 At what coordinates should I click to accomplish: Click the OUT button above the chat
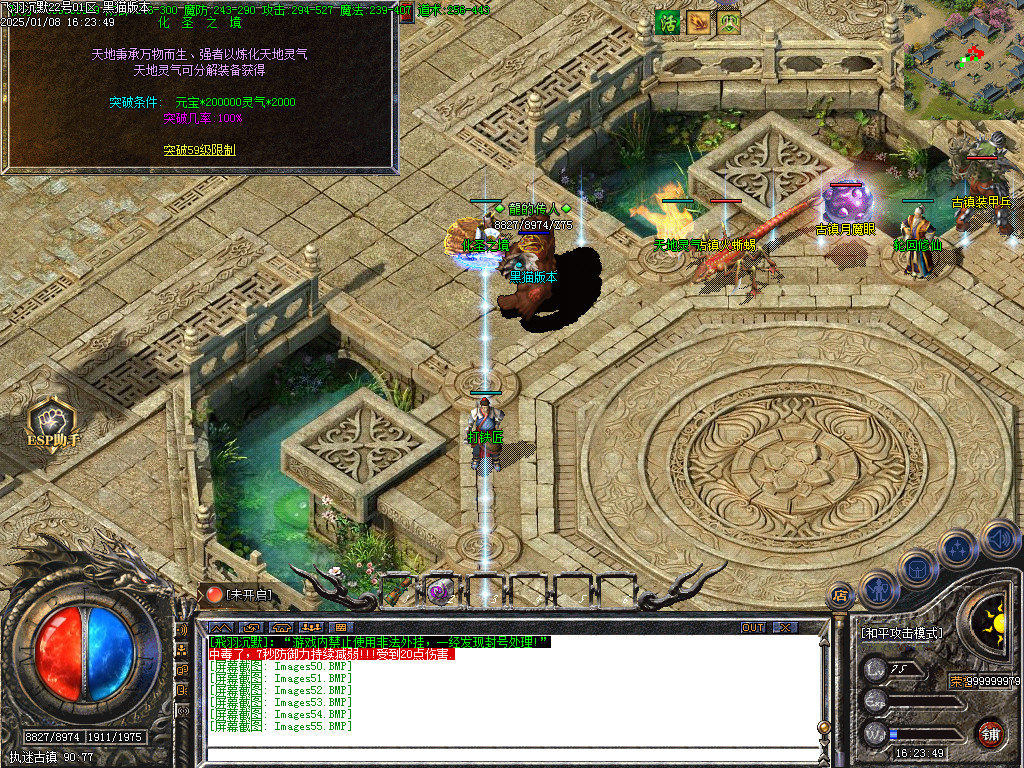click(x=753, y=627)
